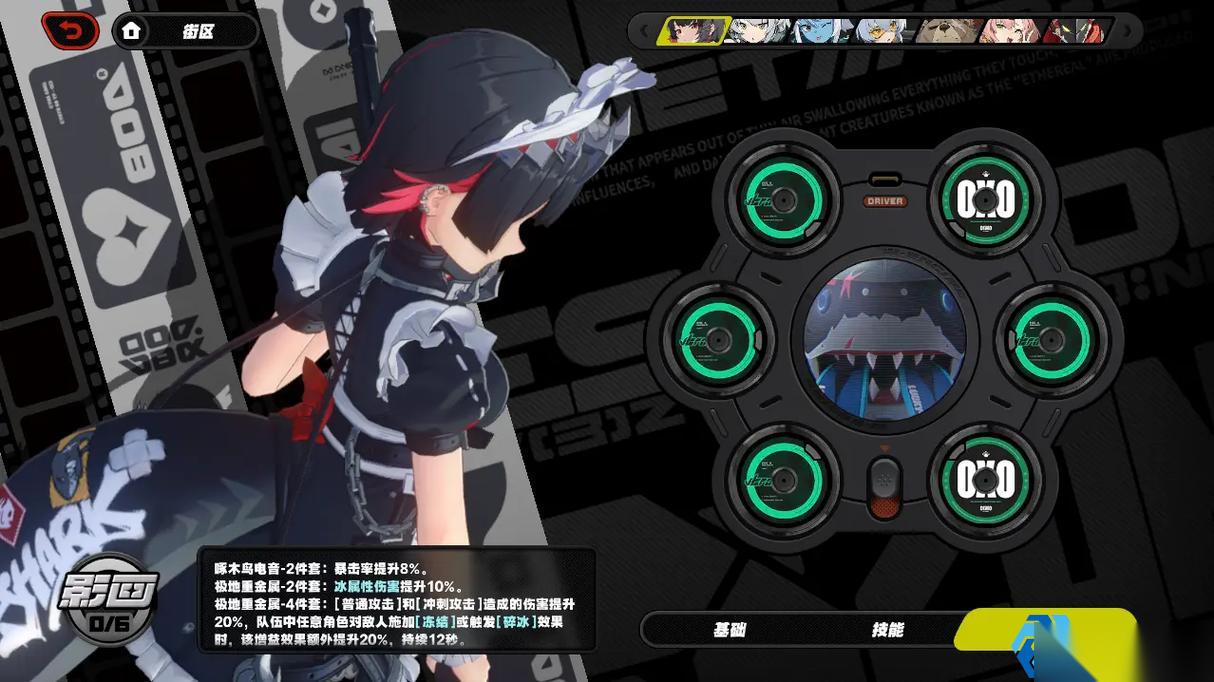The width and height of the screenshot is (1214, 682).
Task: Switch to the 技能 tab
Action: [886, 630]
